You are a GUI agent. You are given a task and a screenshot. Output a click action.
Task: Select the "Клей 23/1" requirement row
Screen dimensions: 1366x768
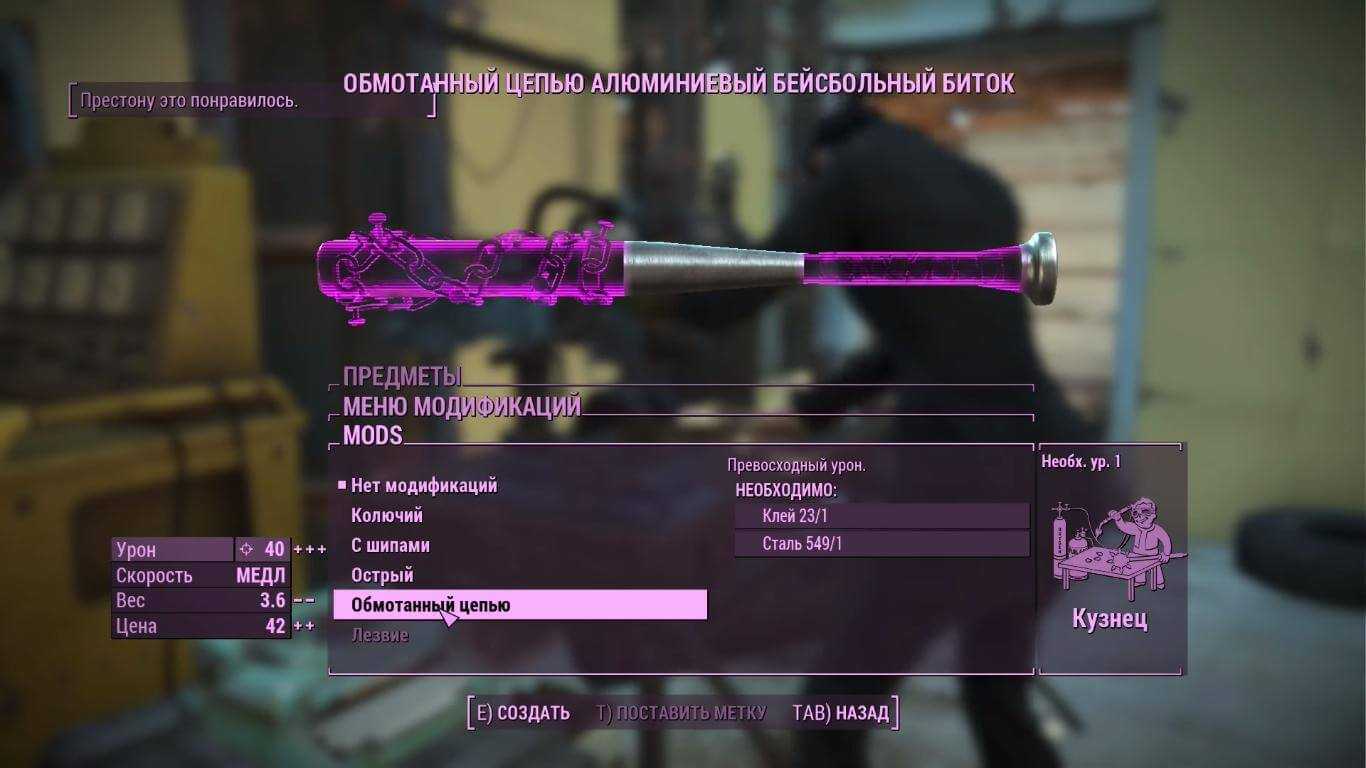[881, 516]
